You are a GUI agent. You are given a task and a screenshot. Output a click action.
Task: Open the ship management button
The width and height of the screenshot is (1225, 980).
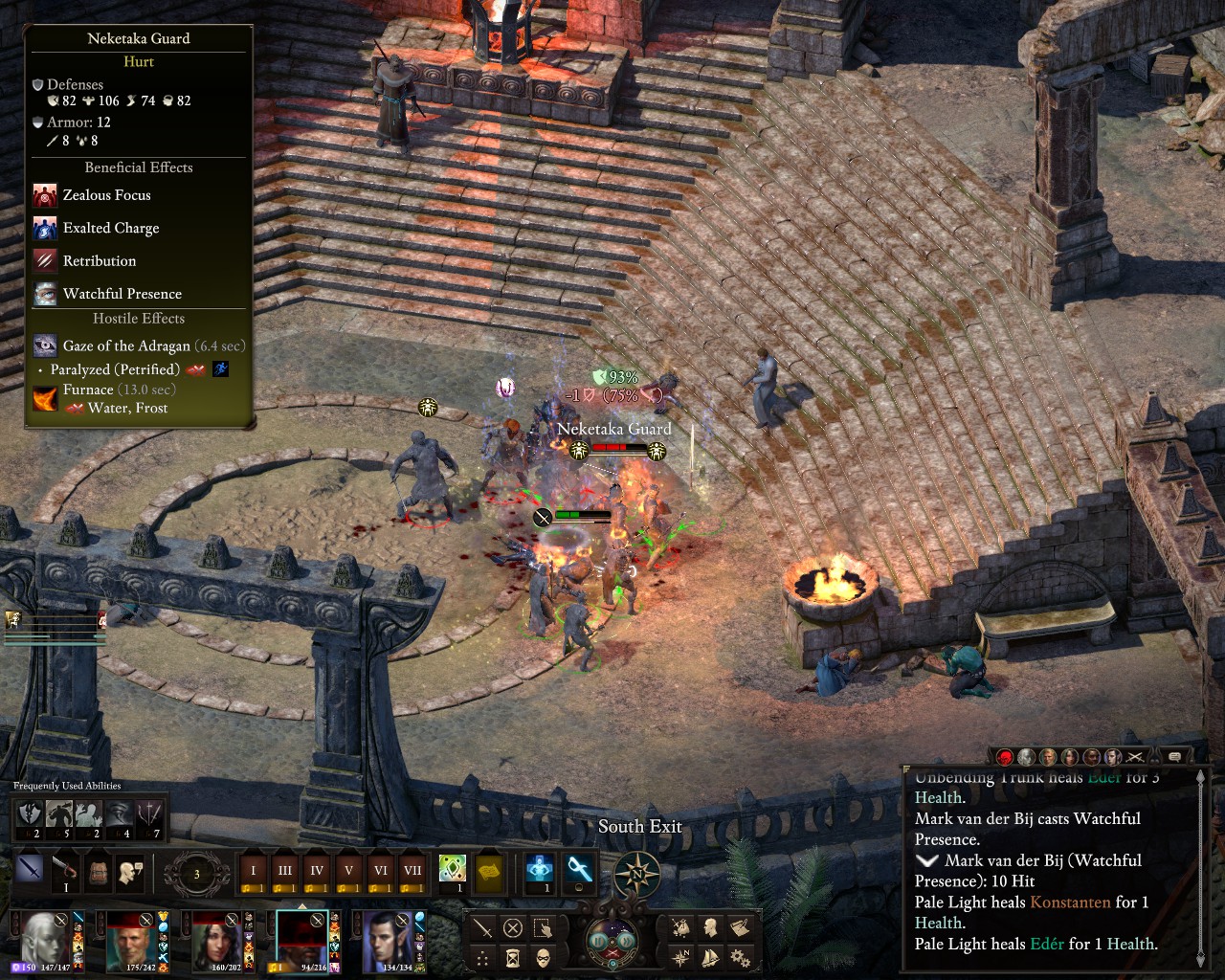pyautogui.click(x=710, y=956)
